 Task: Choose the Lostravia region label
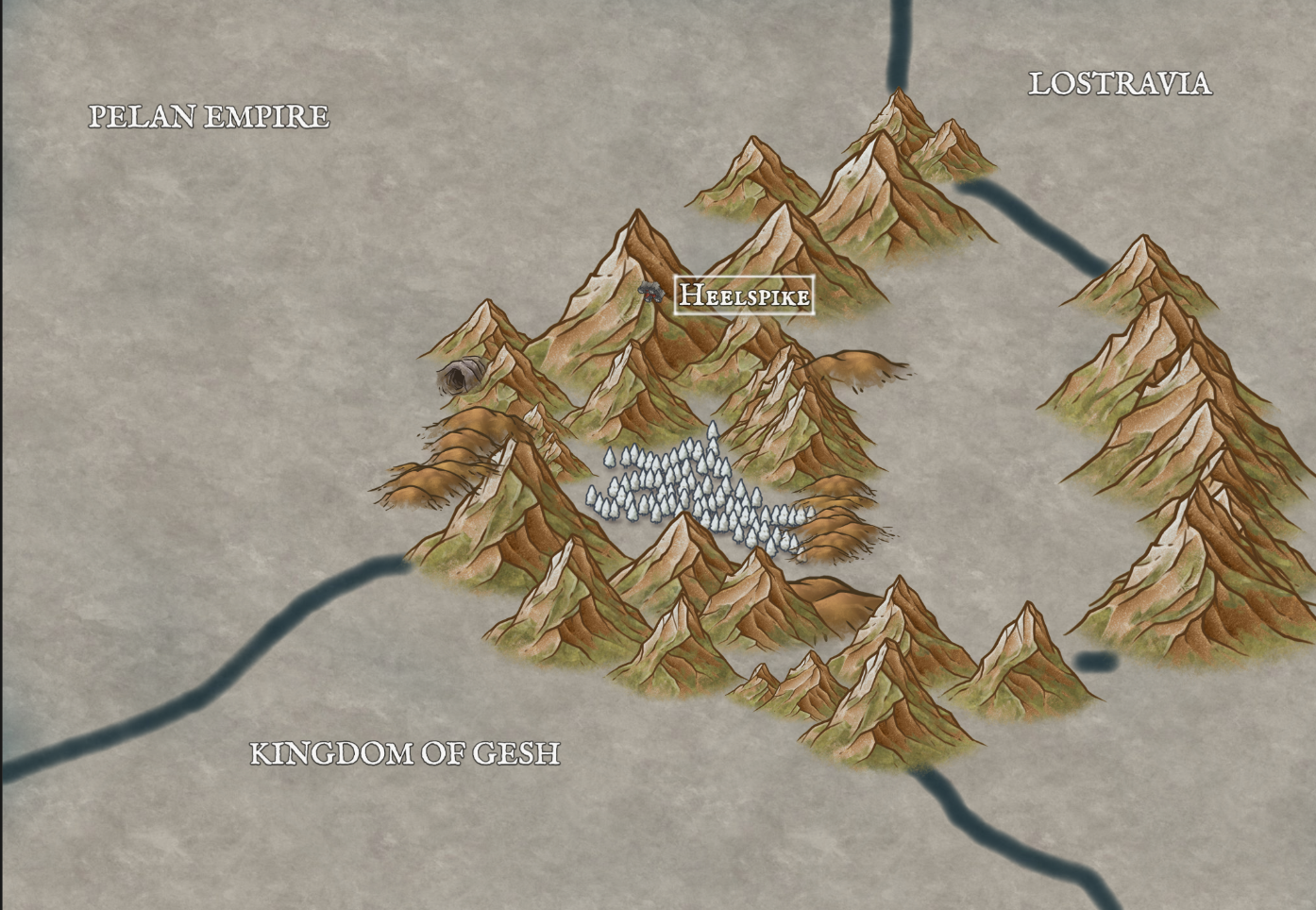(1119, 84)
